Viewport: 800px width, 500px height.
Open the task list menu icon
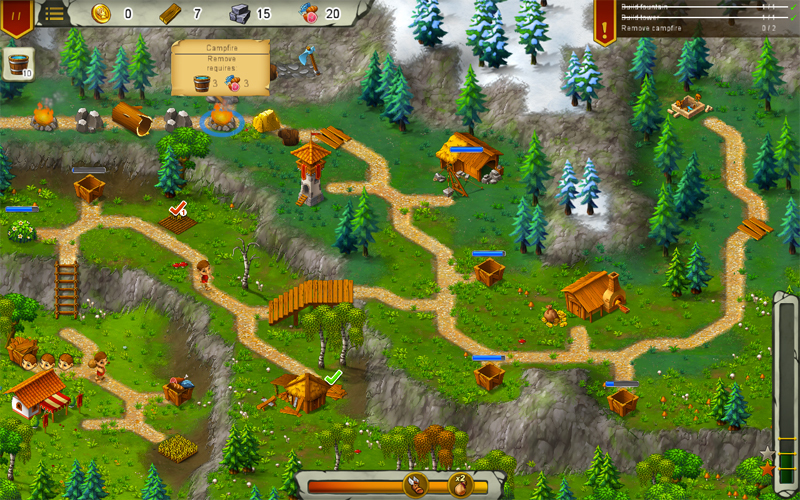[53, 13]
